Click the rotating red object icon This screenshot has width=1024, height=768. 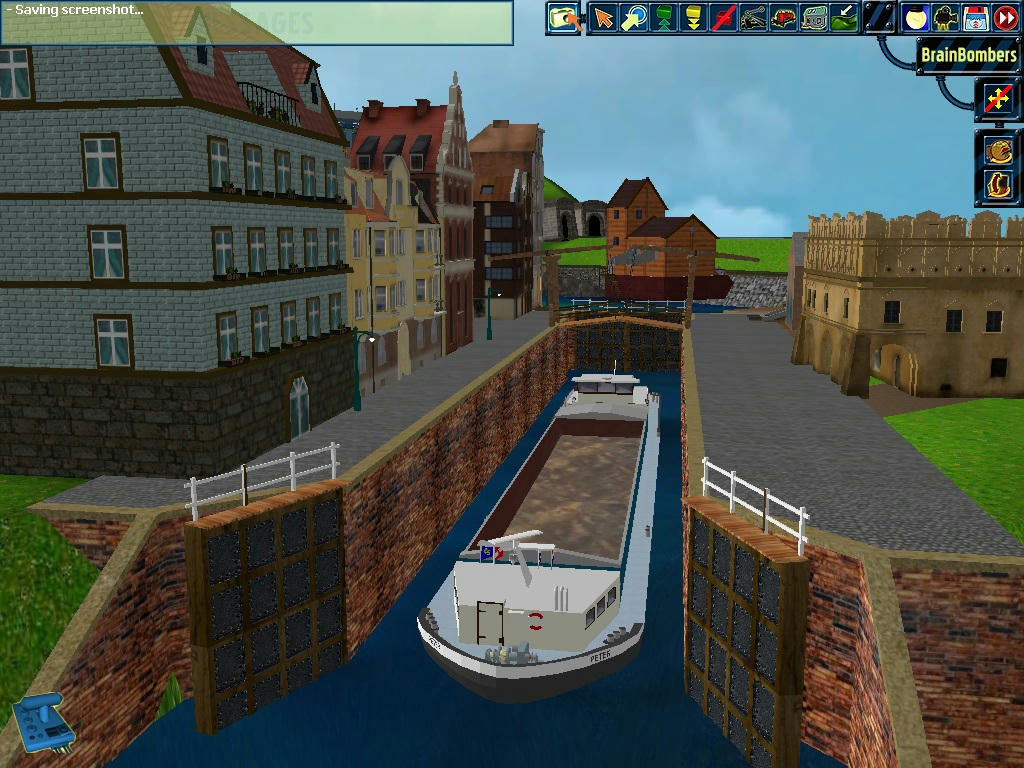pyautogui.click(x=998, y=184)
